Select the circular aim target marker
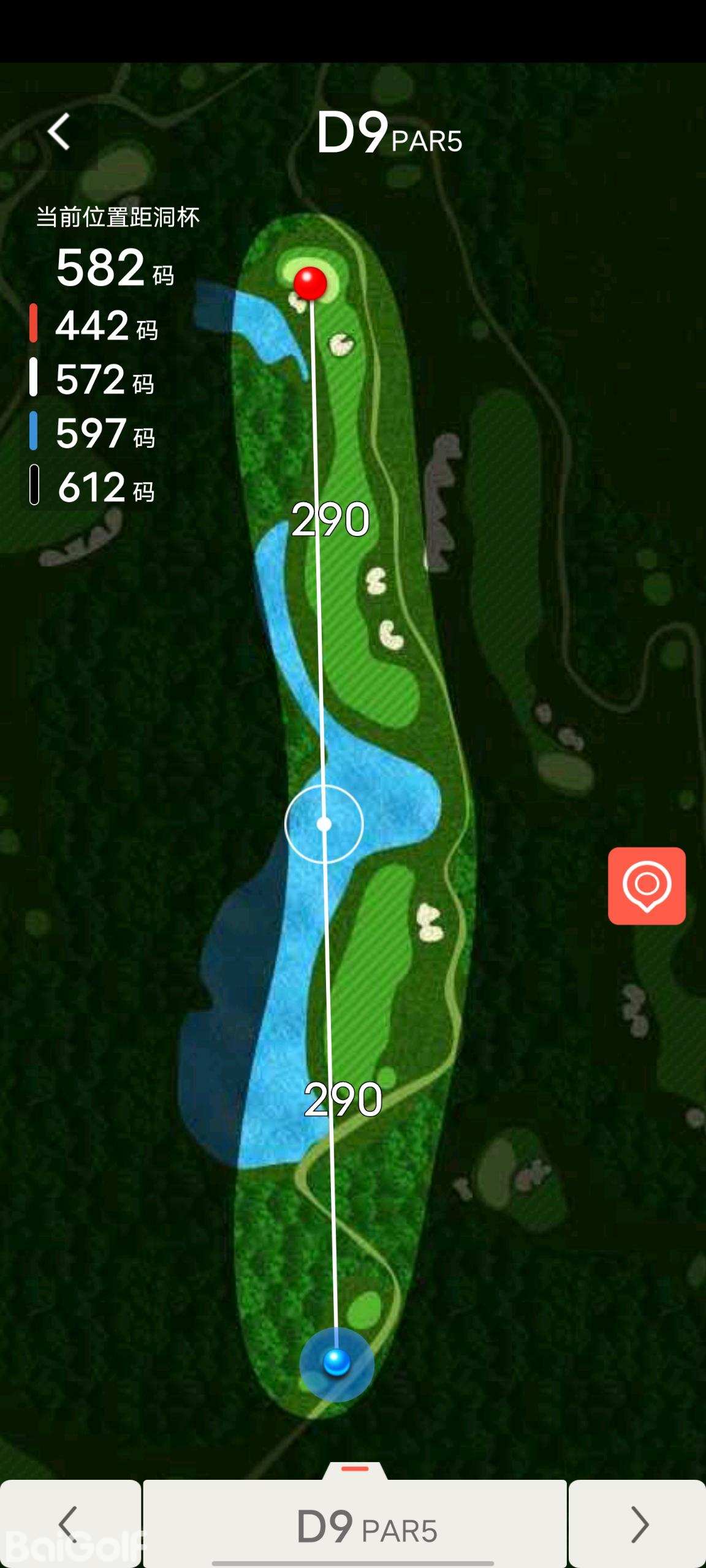 pos(324,824)
